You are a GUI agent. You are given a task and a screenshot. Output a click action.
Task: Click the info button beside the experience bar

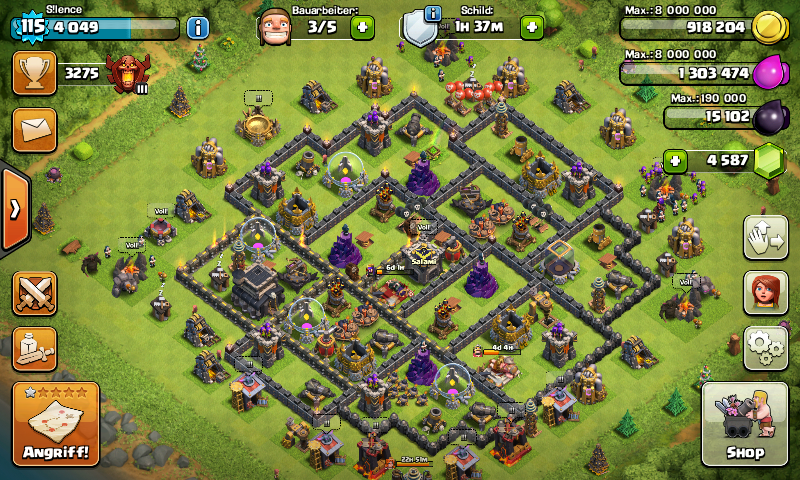click(197, 27)
